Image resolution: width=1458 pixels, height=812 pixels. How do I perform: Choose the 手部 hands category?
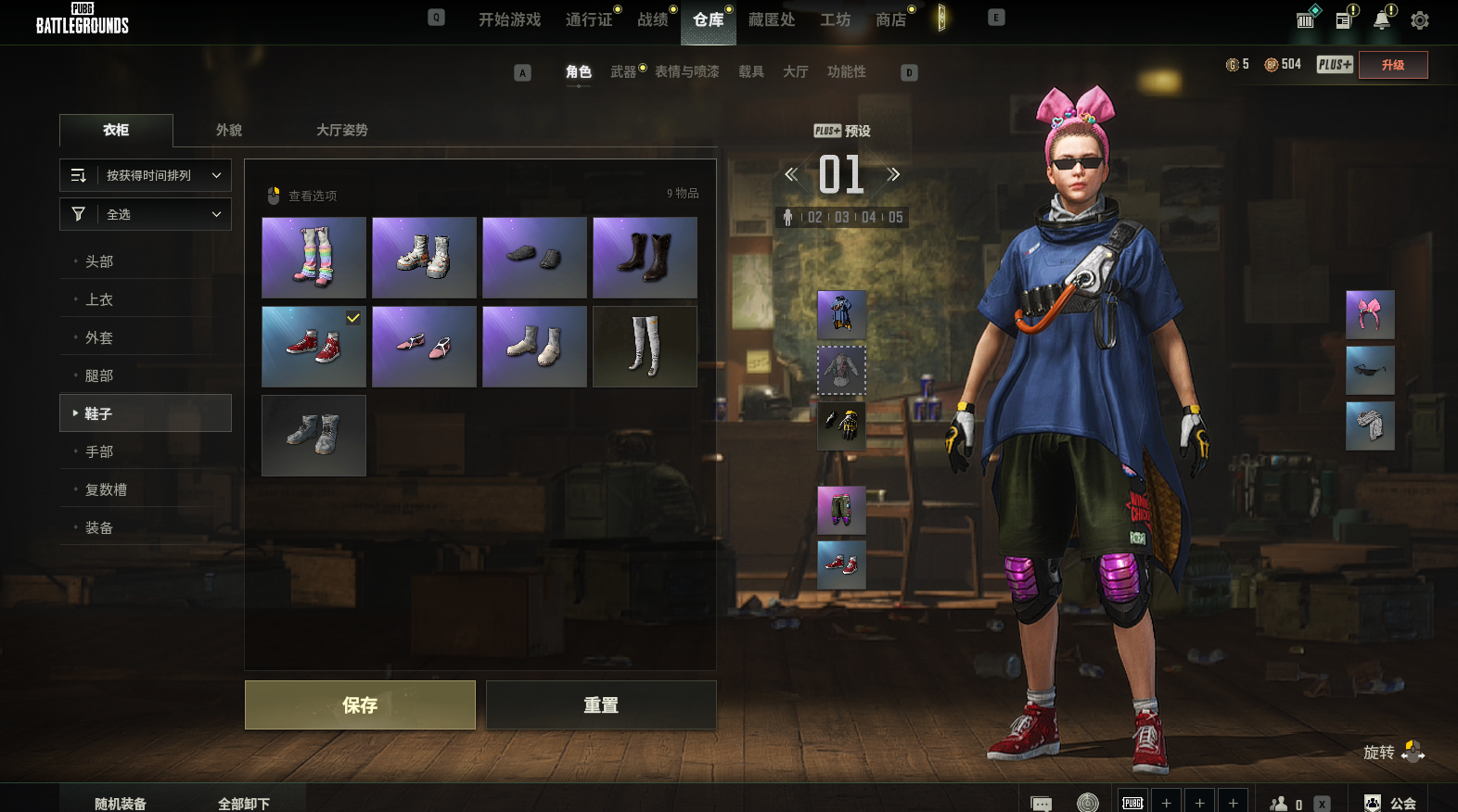click(99, 451)
